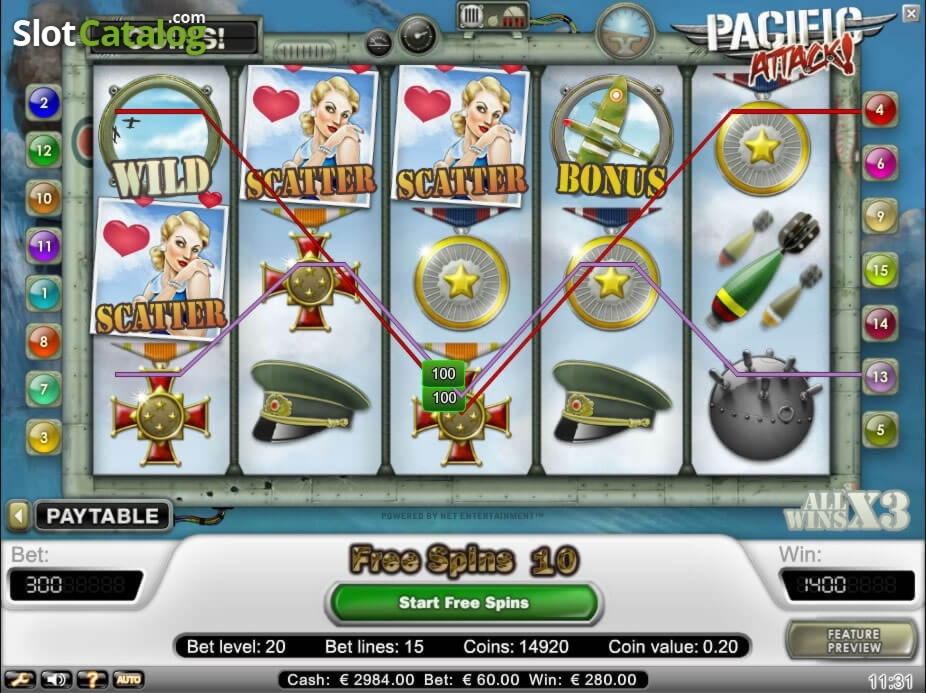Open the Feature Preview
Image resolution: width=926 pixels, height=693 pixels.
(x=852, y=641)
